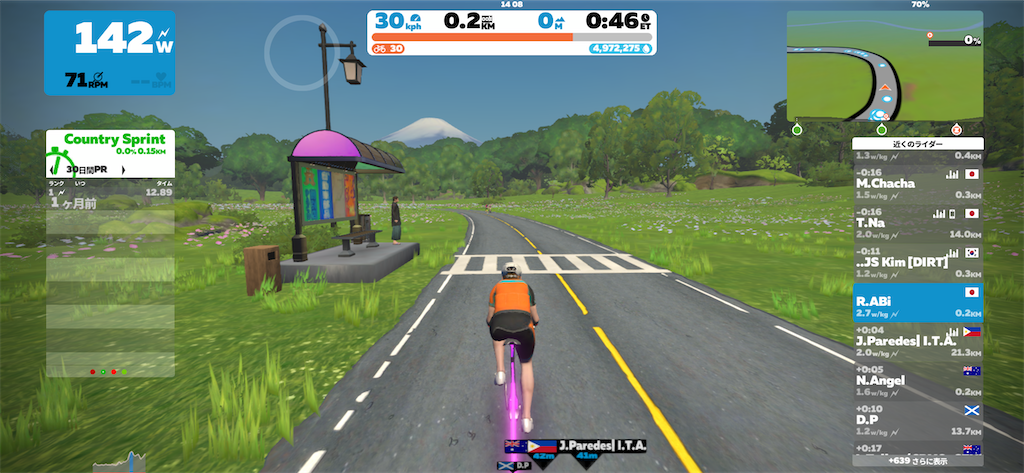
Task: Show more riders with the +639 button
Action: (x=917, y=463)
